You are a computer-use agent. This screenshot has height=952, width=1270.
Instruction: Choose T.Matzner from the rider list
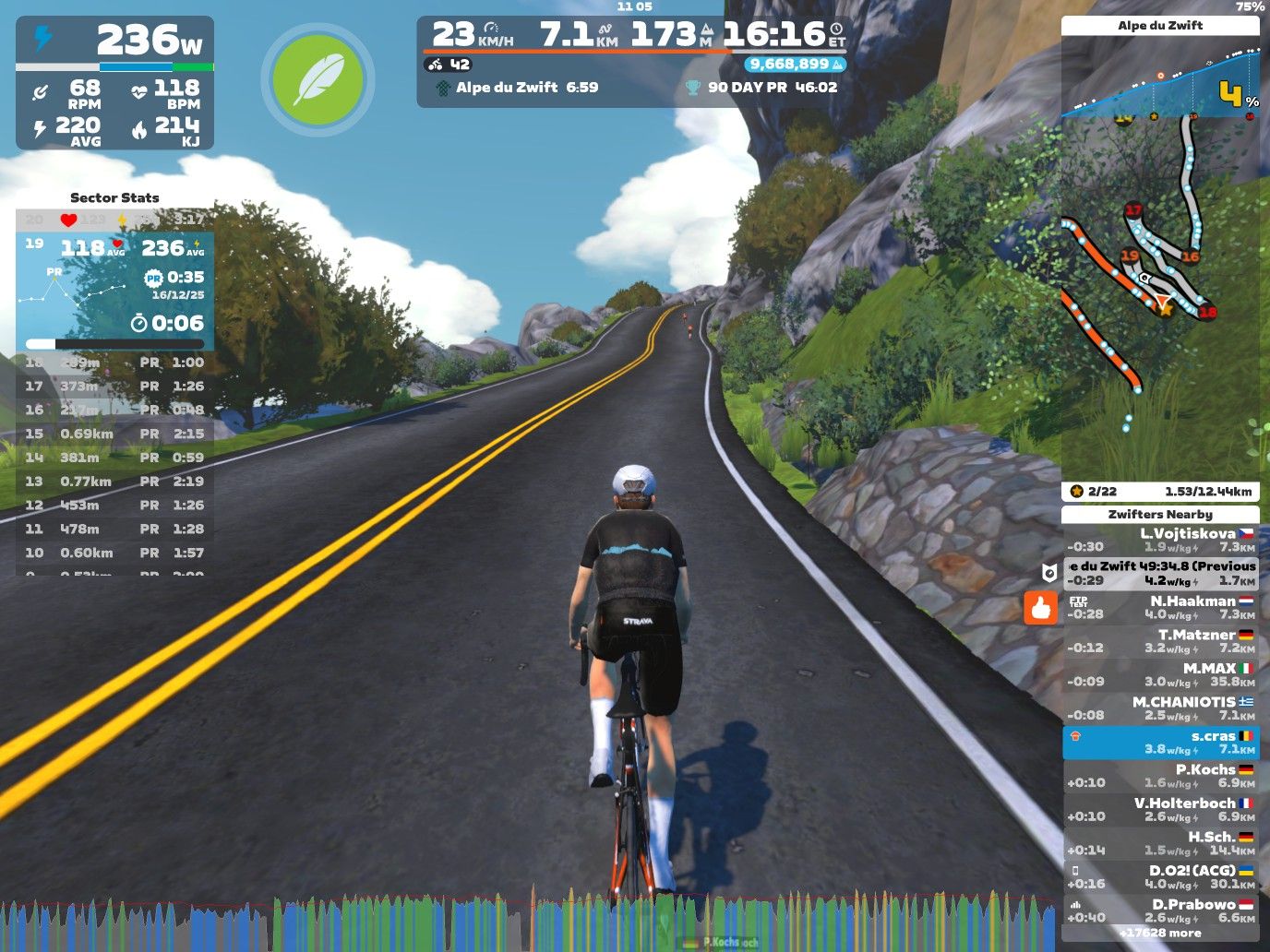pyautogui.click(x=1160, y=641)
